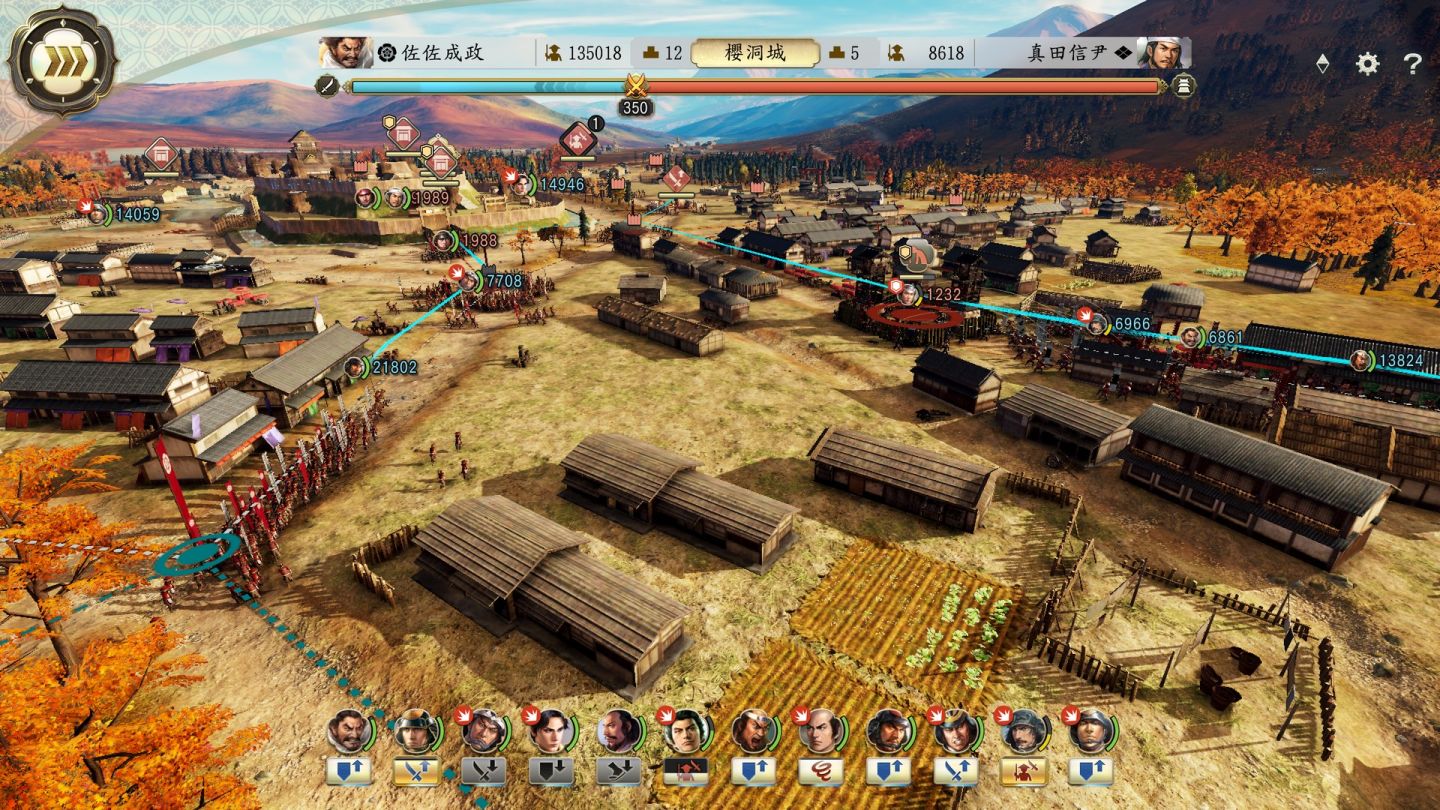1440x810 pixels.
Task: Select the unit marker with 7708 troops
Action: pos(468,281)
